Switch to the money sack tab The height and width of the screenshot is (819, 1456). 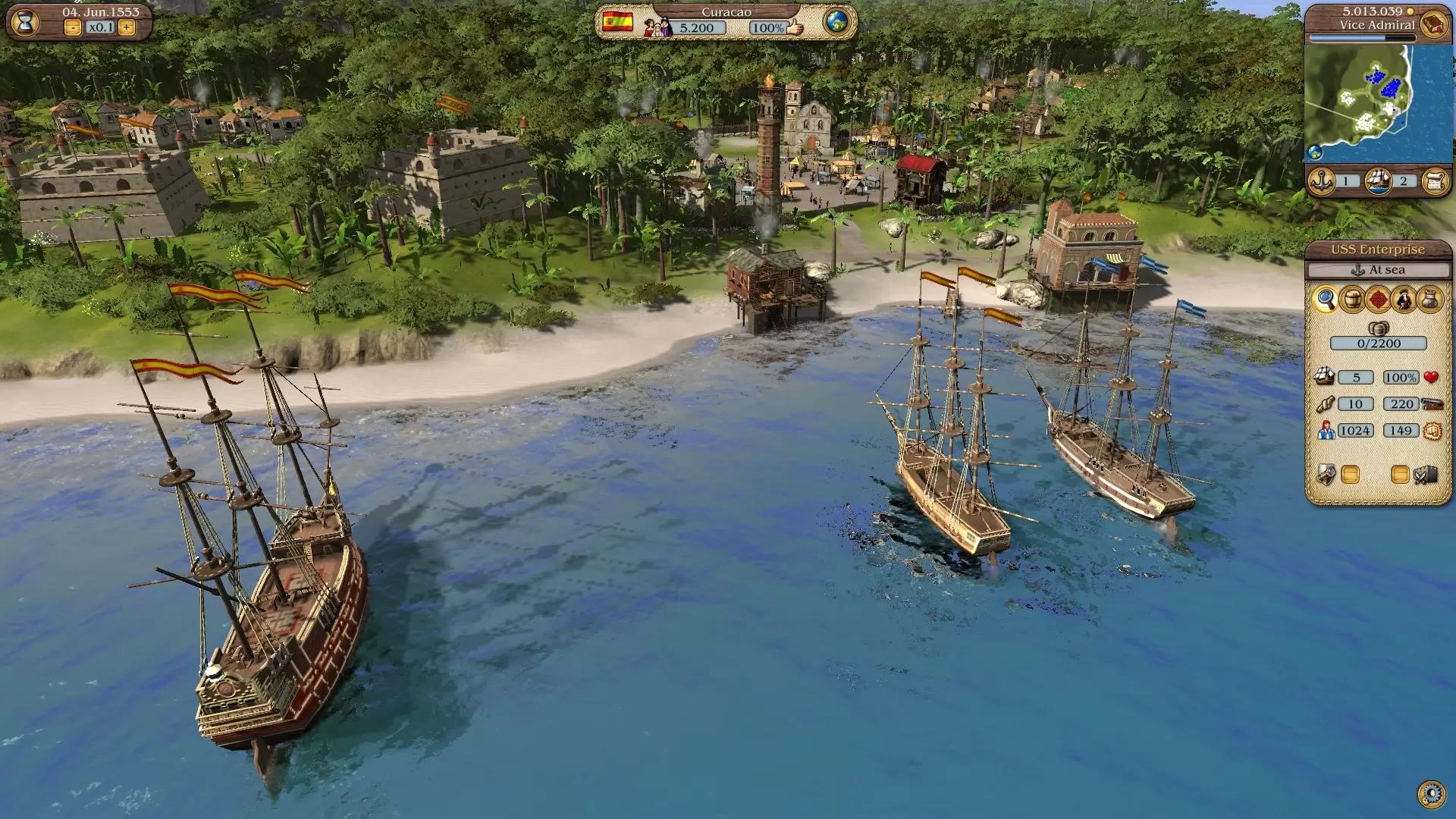(x=1429, y=300)
